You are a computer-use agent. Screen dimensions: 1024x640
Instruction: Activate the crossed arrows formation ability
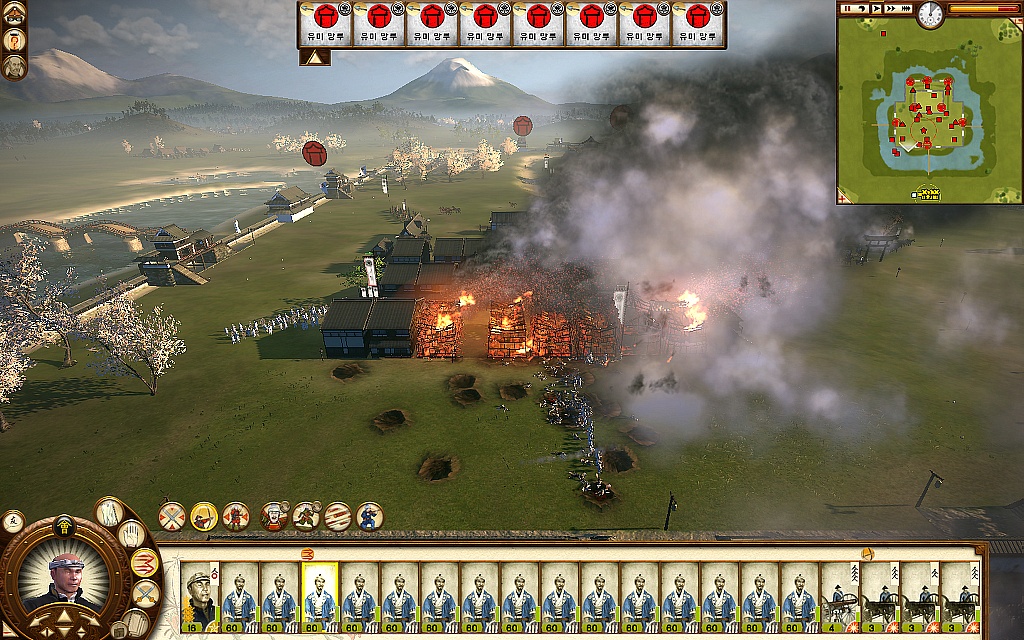(x=172, y=516)
